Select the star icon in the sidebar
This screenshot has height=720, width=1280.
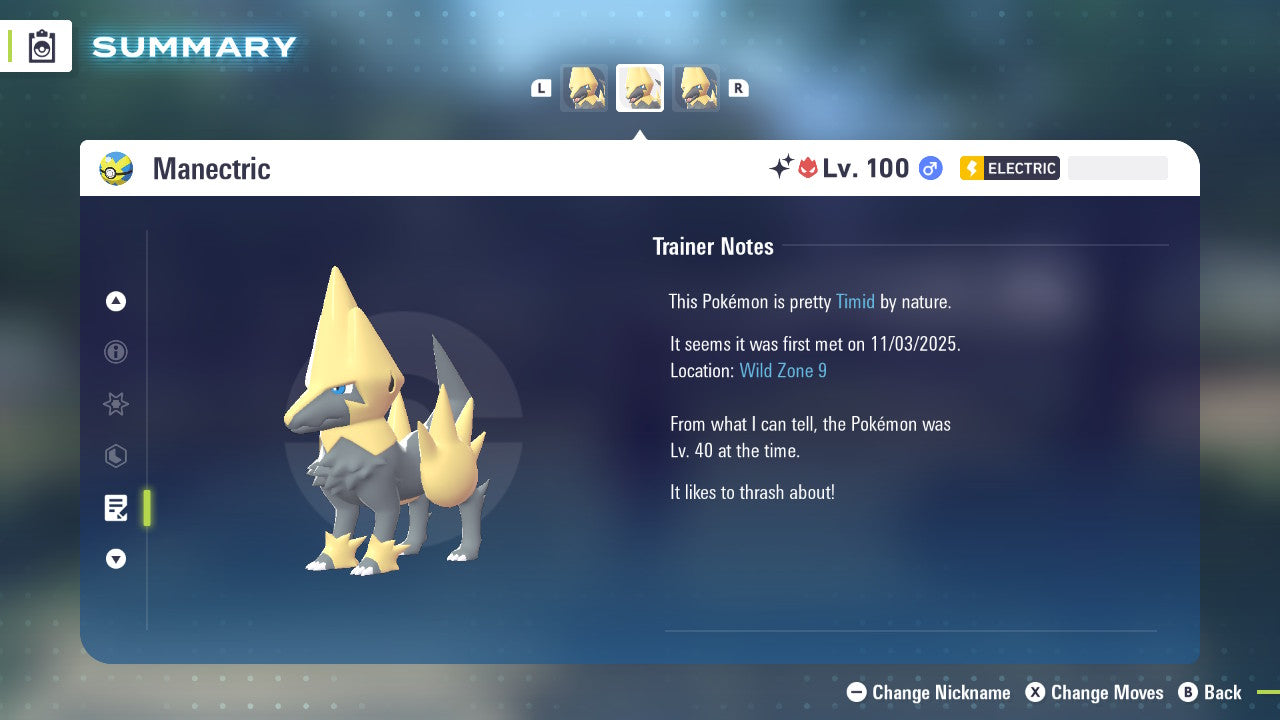[x=115, y=404]
